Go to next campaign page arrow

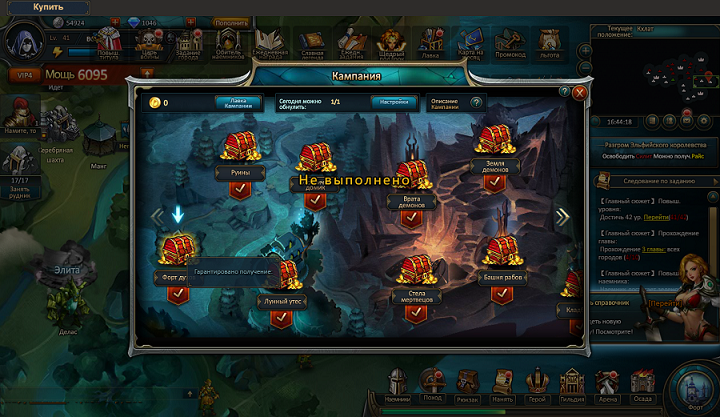(x=562, y=216)
